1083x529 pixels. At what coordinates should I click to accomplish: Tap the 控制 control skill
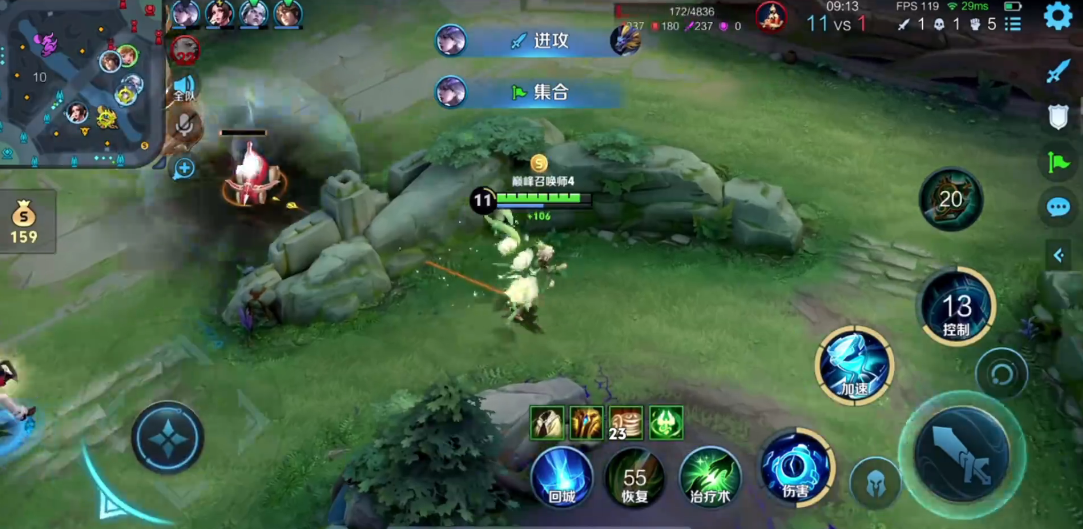point(957,306)
